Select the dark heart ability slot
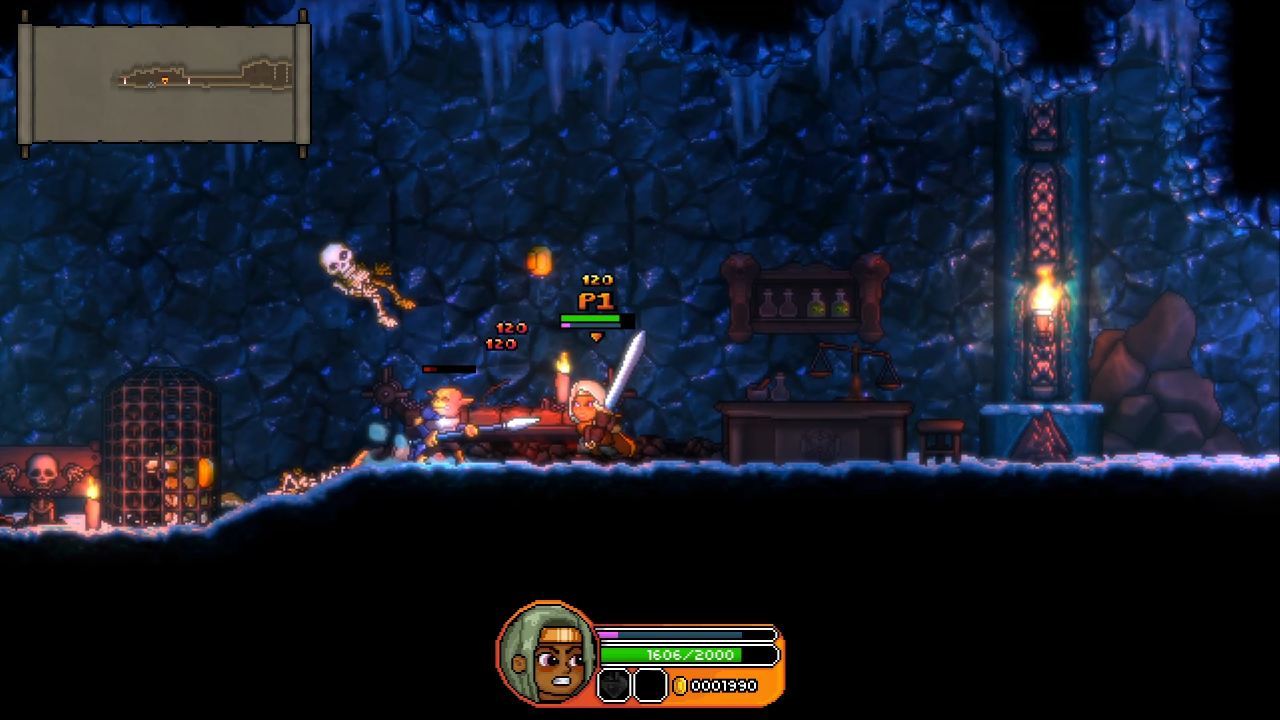Viewport: 1280px width, 720px height. 613,685
